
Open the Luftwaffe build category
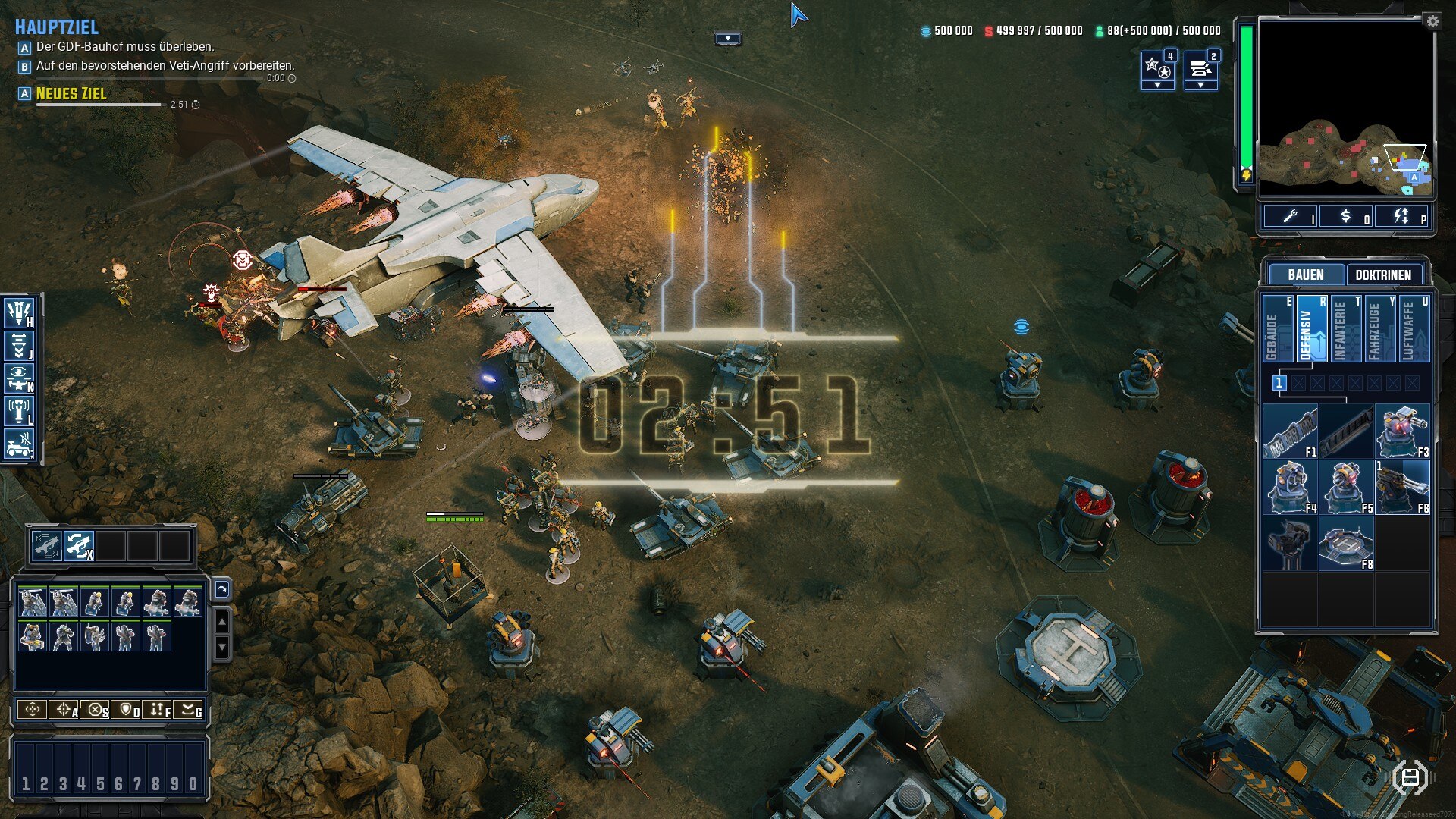1412,329
